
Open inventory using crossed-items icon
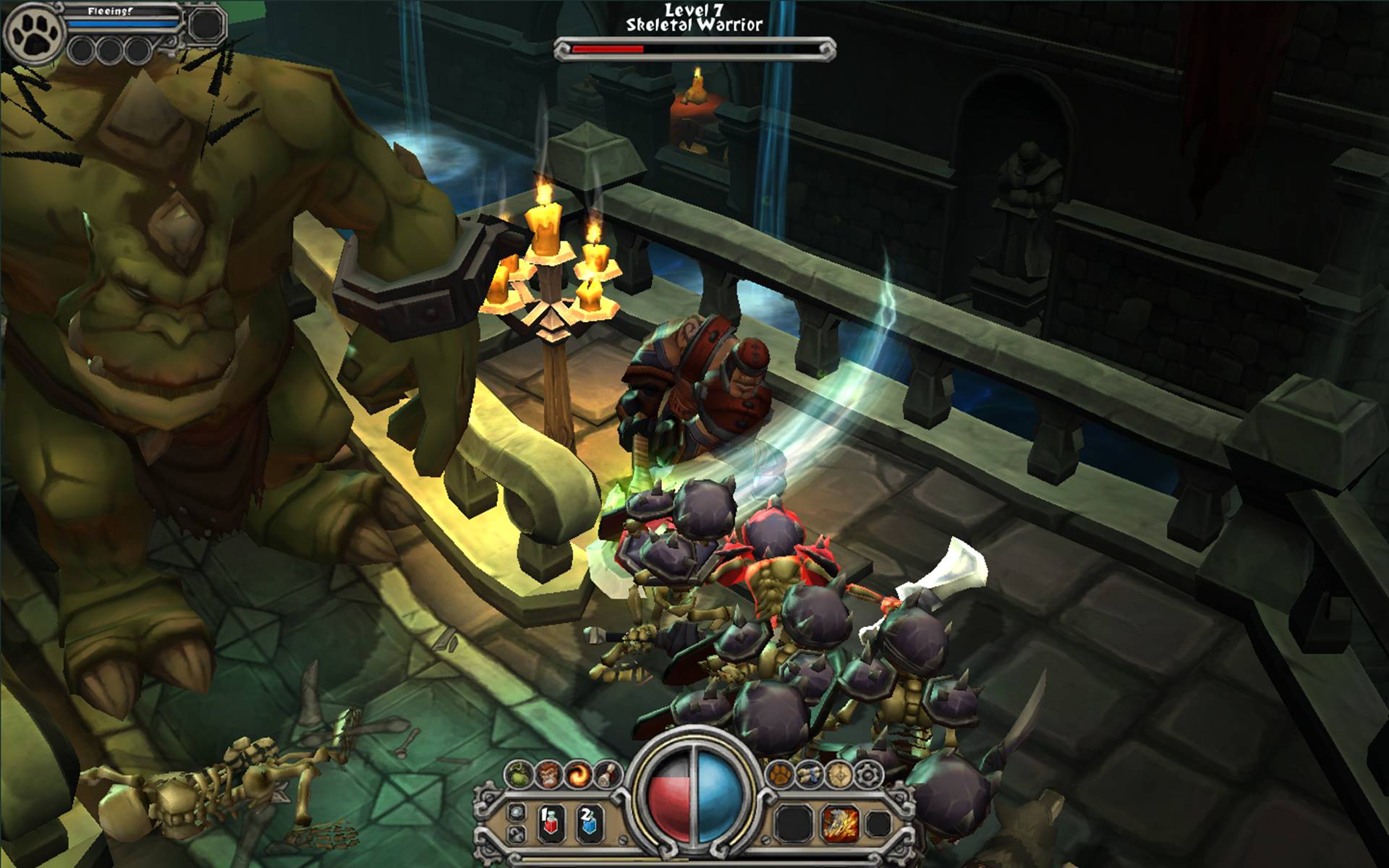pos(810,774)
